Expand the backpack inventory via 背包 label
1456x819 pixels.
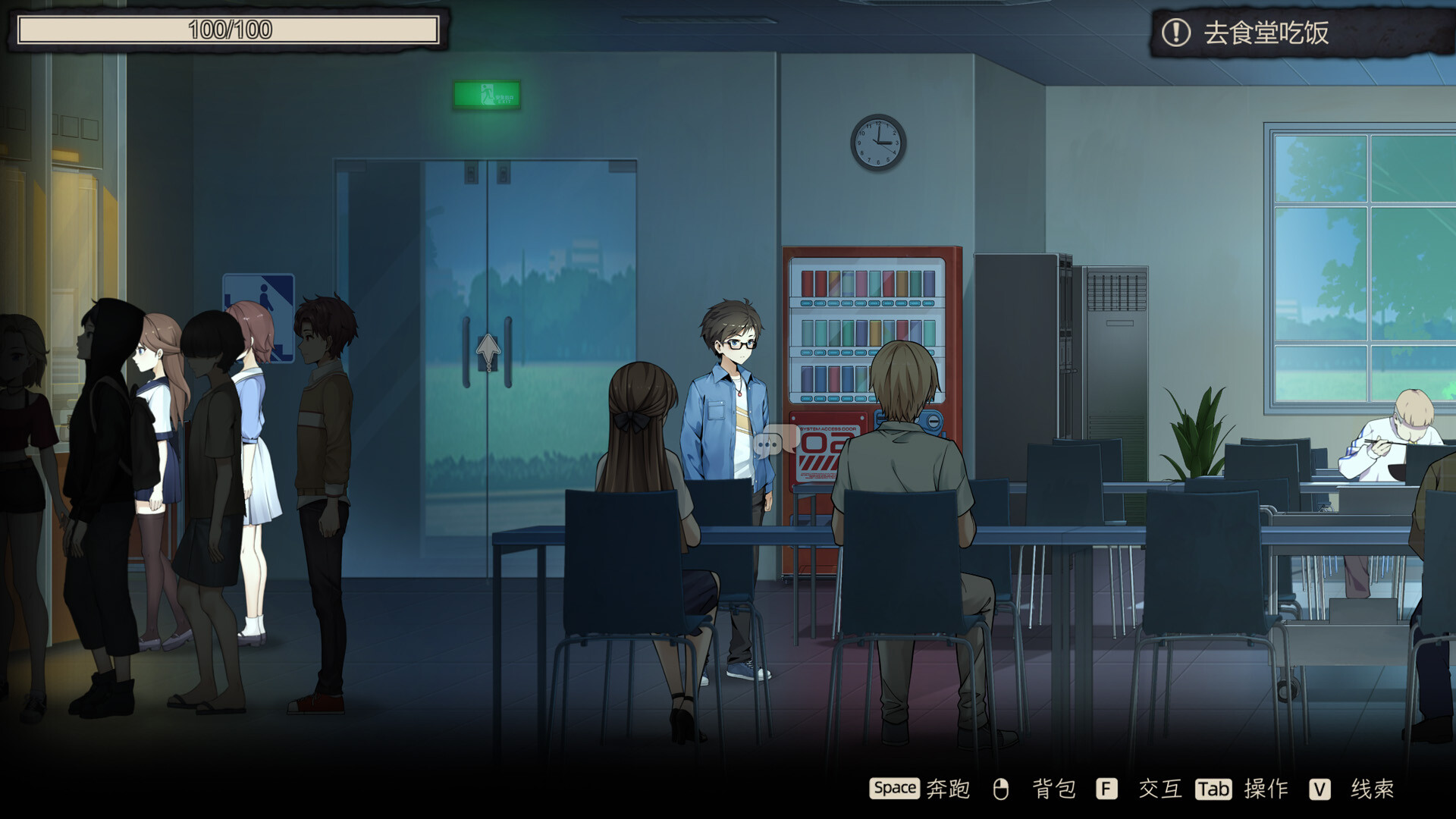pyautogui.click(x=1053, y=789)
